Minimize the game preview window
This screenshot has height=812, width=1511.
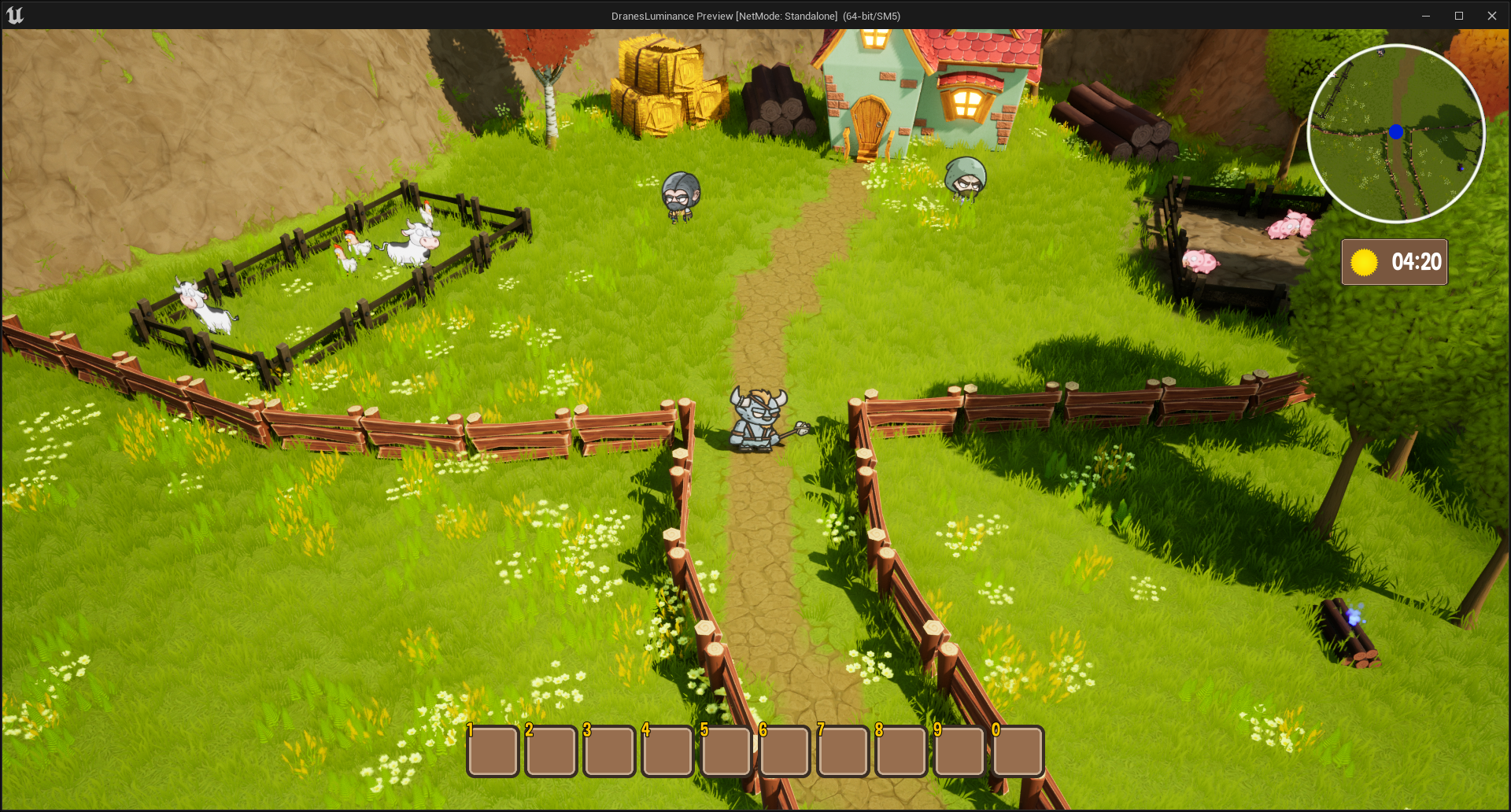[1425, 16]
